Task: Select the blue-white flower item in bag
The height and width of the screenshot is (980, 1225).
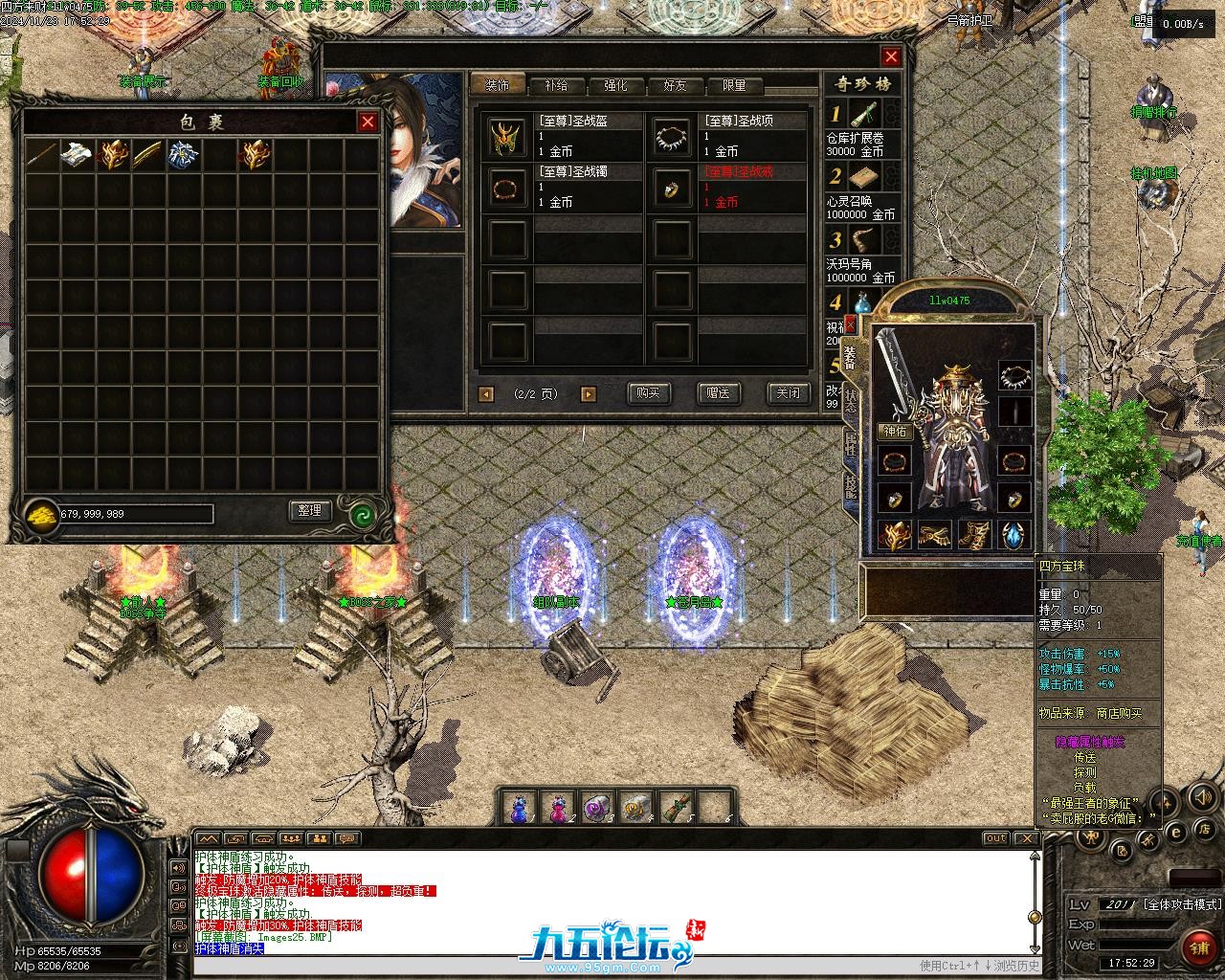Action: tap(183, 154)
